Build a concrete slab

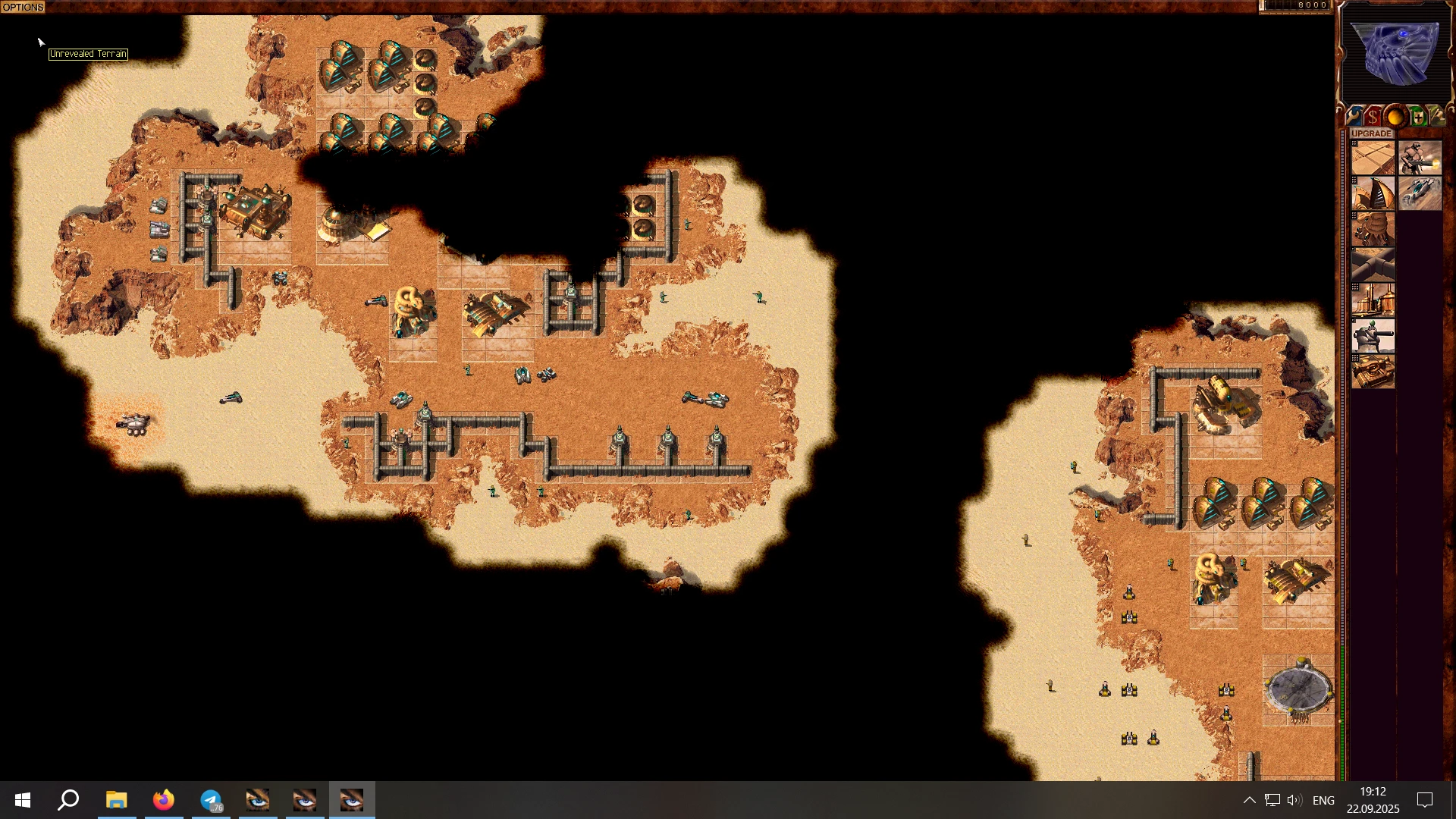(1373, 158)
